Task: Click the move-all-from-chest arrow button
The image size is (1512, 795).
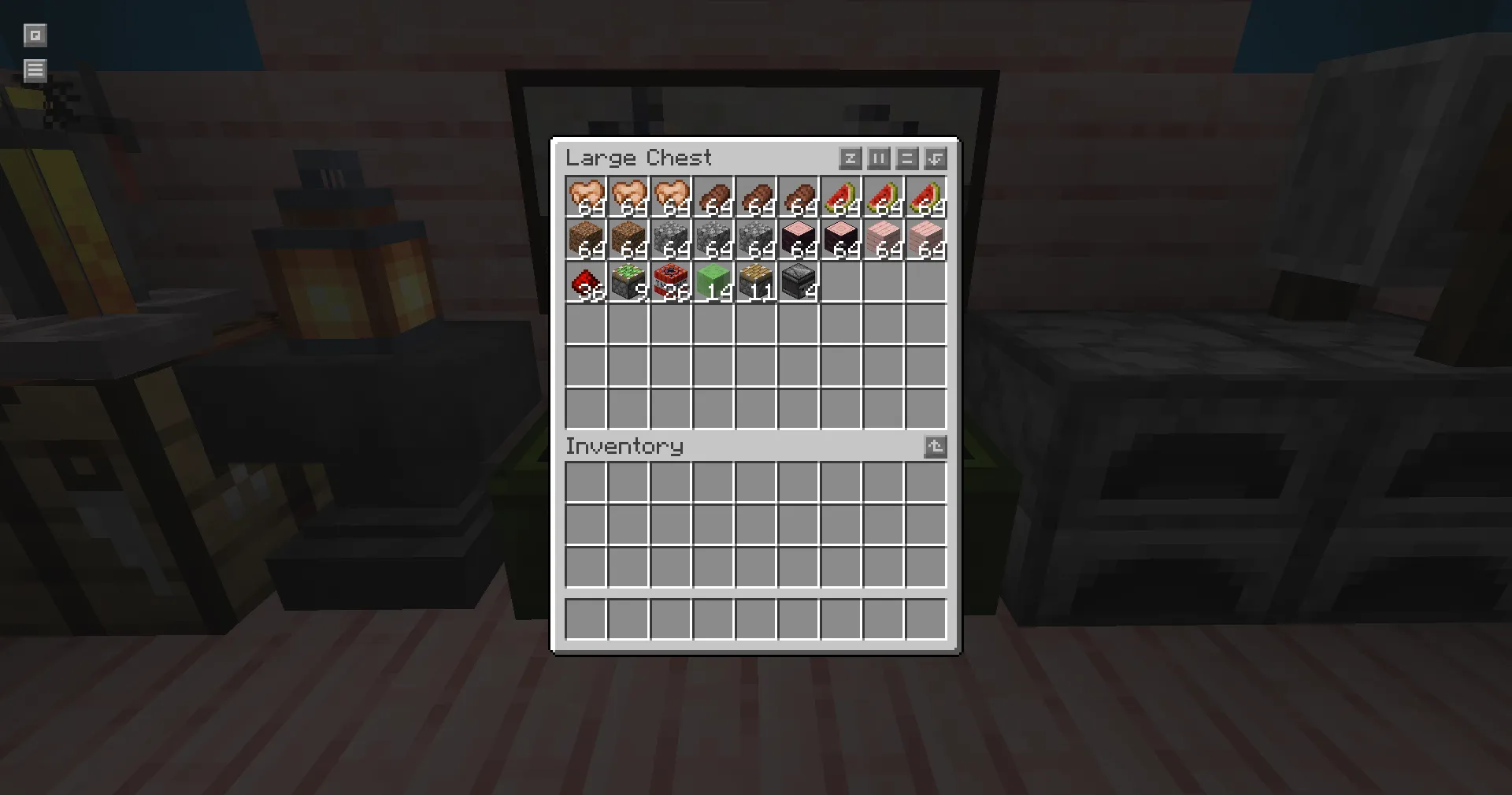Action: 935,158
